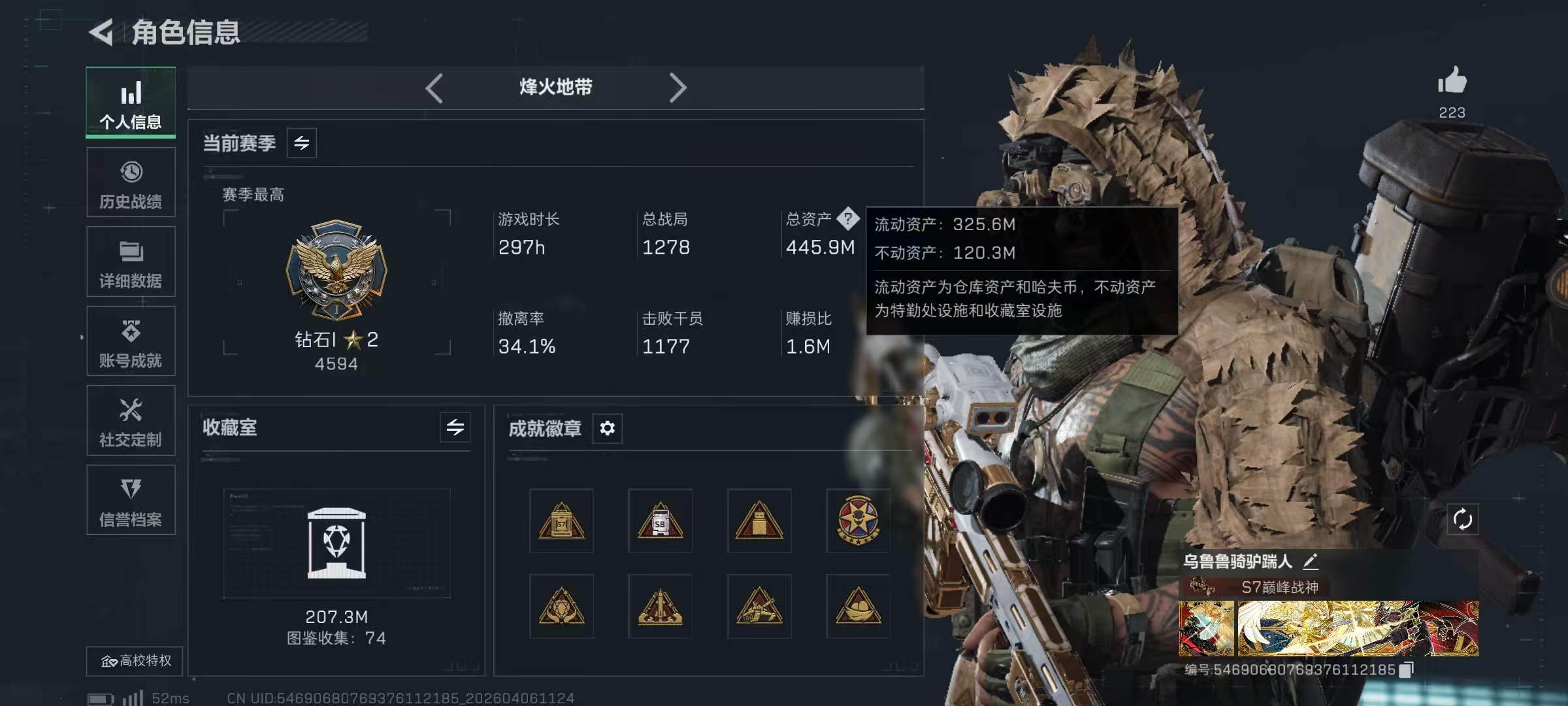Toggle the 收藏室 display switch icon
The image size is (1568, 706).
coord(455,428)
